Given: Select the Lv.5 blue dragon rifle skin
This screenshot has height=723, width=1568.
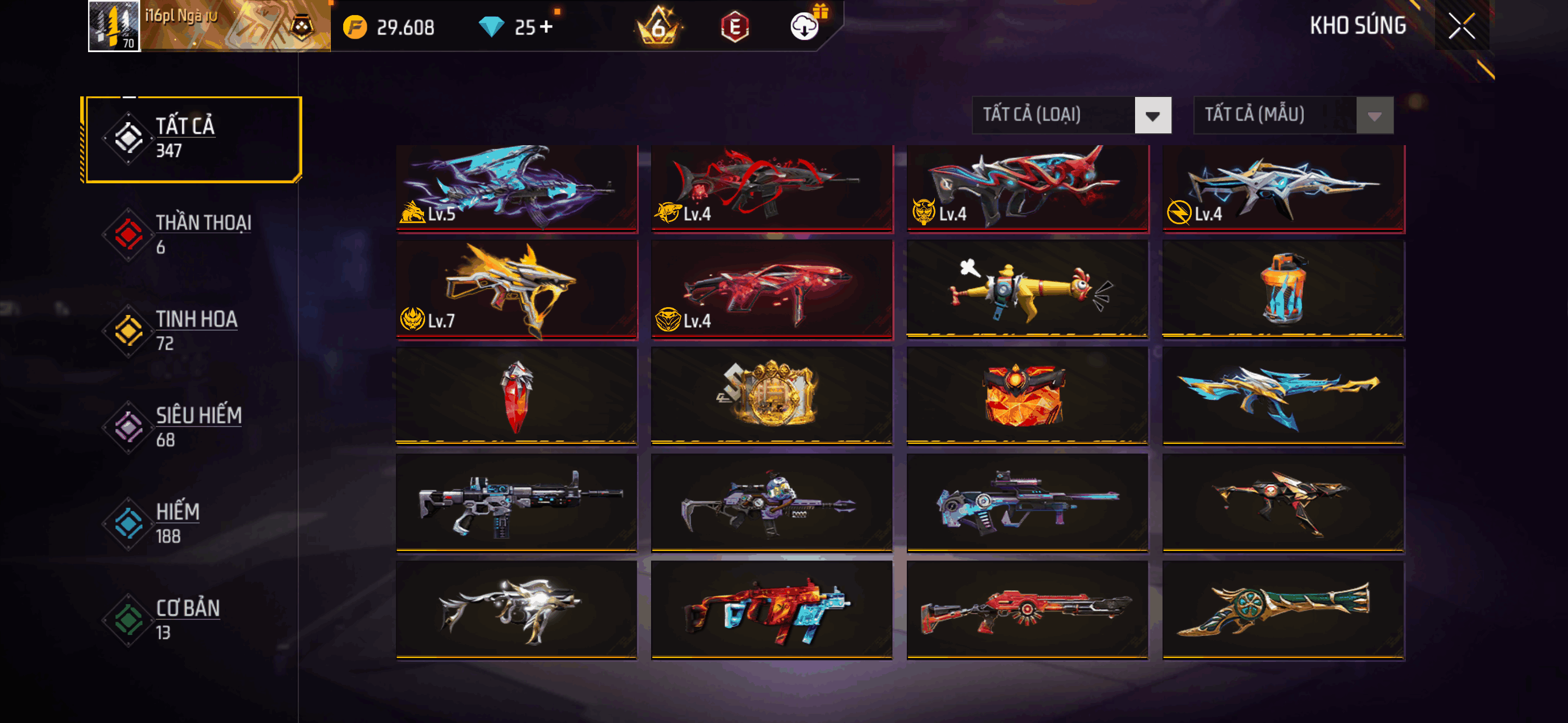Looking at the screenshot, I should 516,187.
